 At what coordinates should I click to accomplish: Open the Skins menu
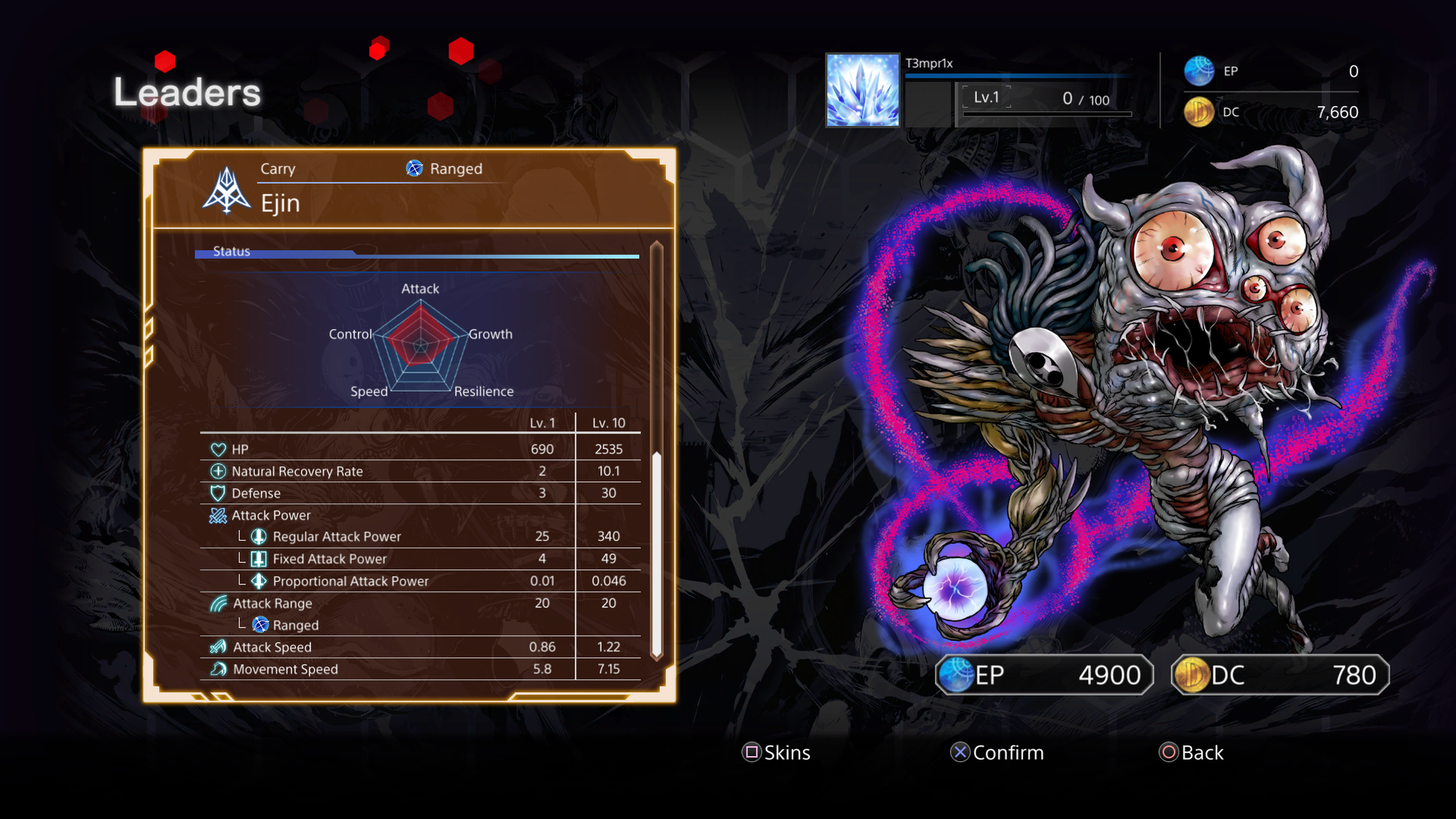[x=776, y=752]
